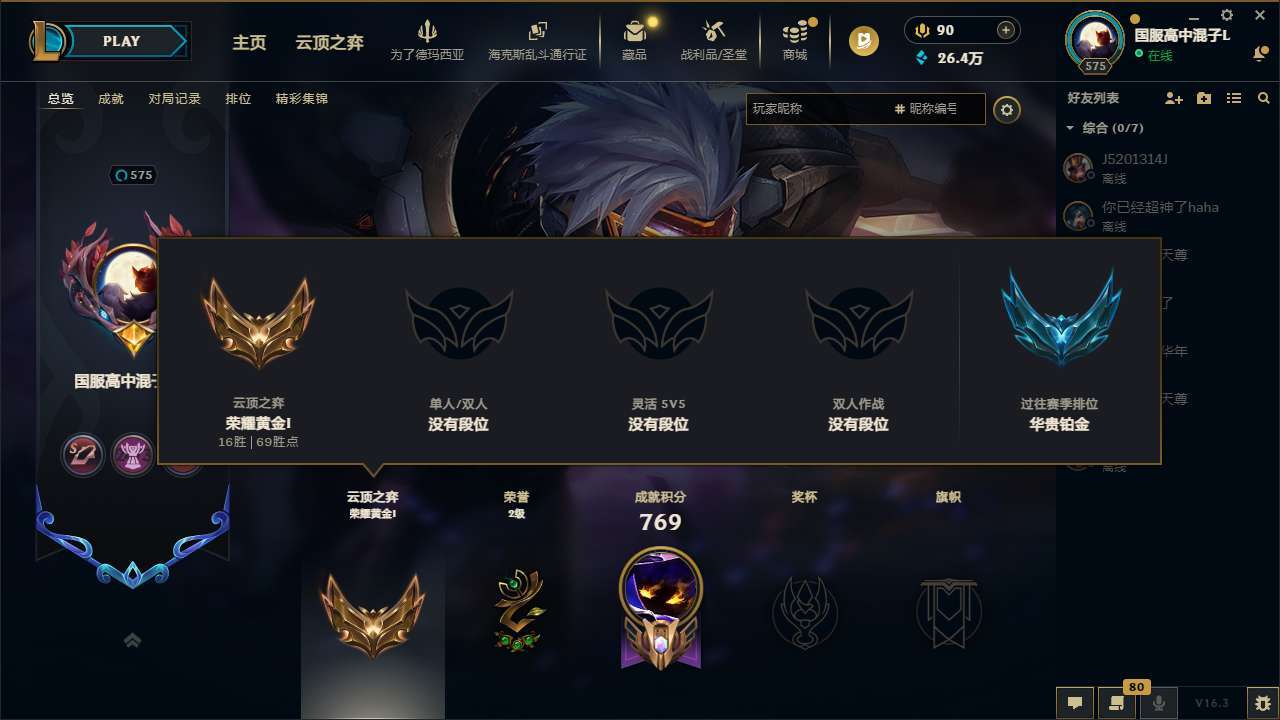Toggle the friend list view mode icon

[x=1233, y=98]
